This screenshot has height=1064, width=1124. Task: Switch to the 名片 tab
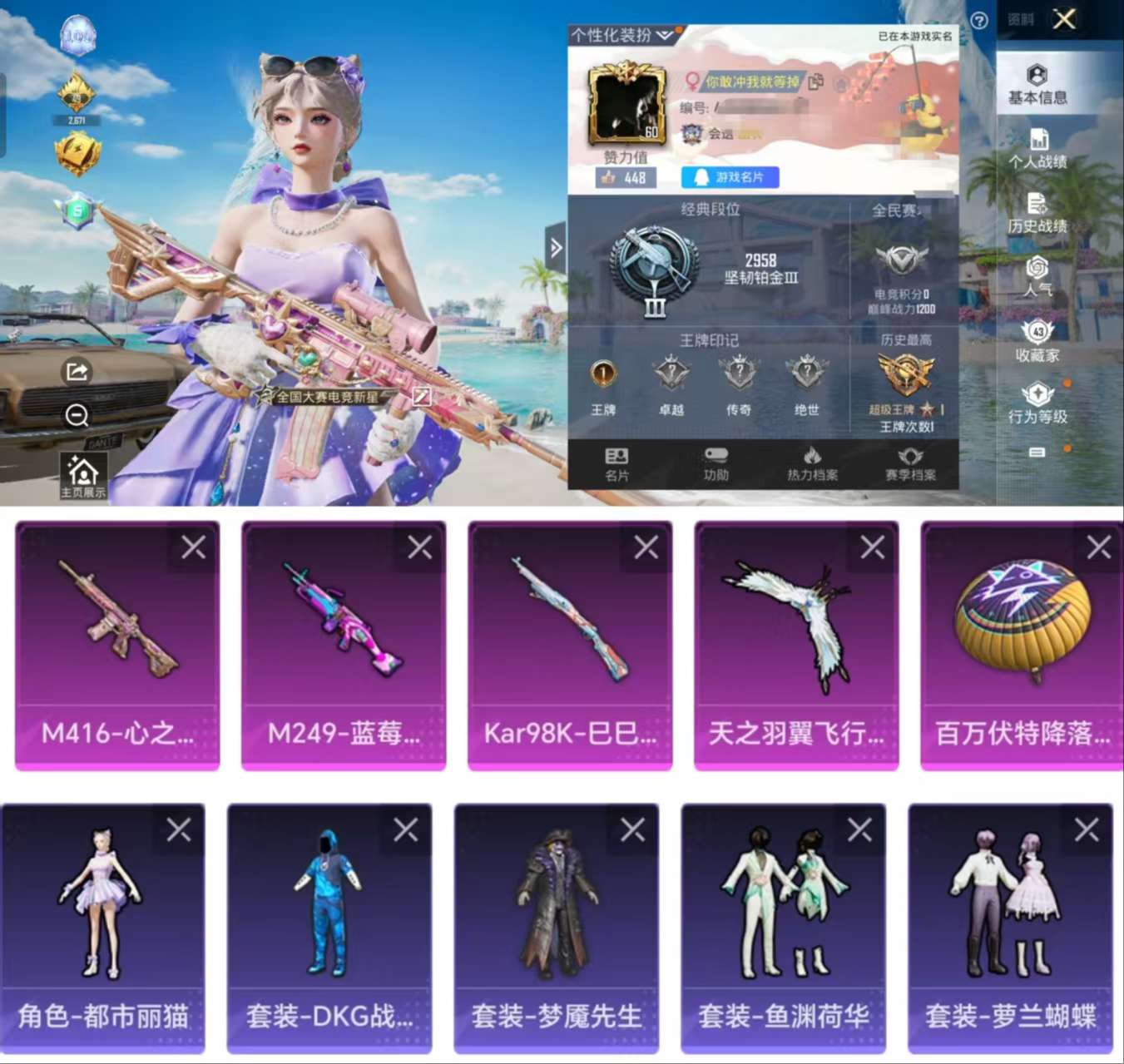click(615, 463)
